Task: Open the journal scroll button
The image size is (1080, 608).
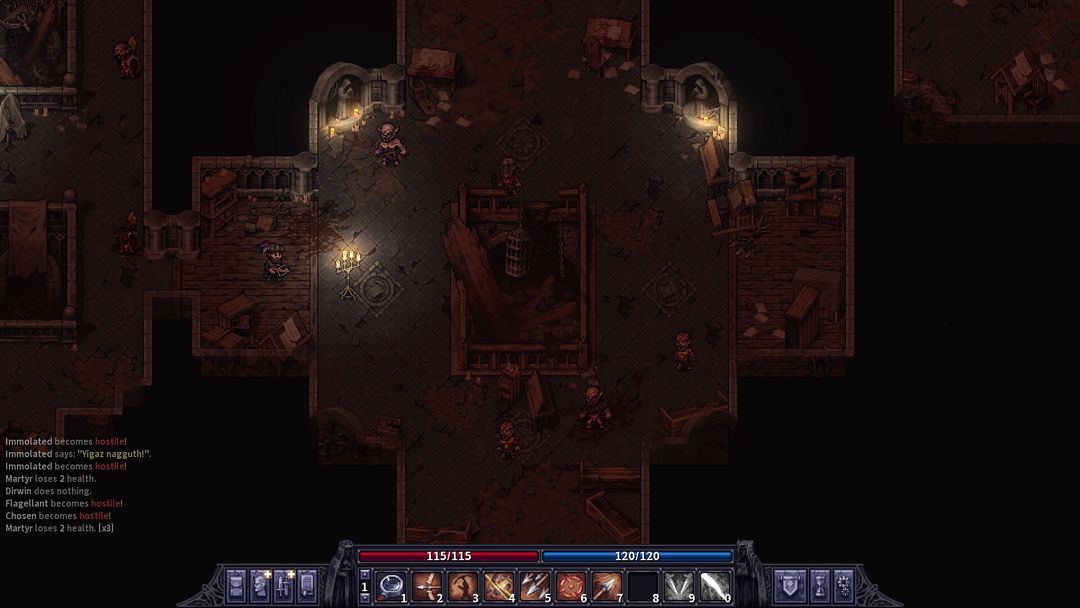Action: pos(307,584)
